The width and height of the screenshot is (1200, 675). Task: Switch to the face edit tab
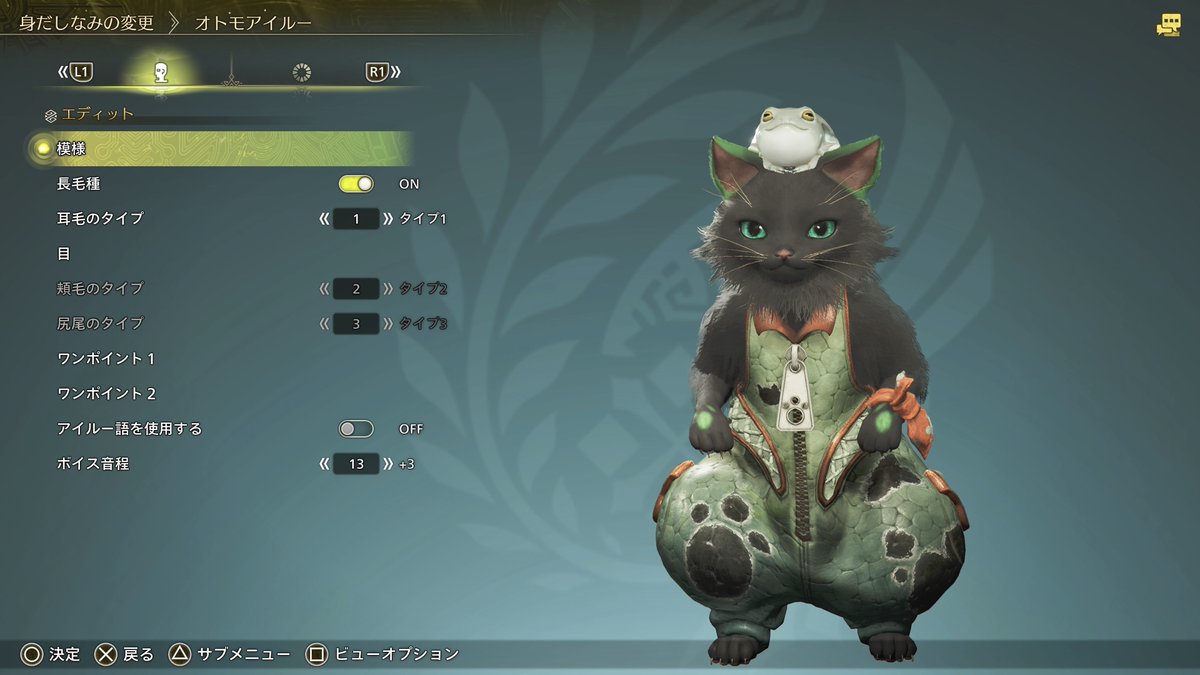(x=160, y=72)
